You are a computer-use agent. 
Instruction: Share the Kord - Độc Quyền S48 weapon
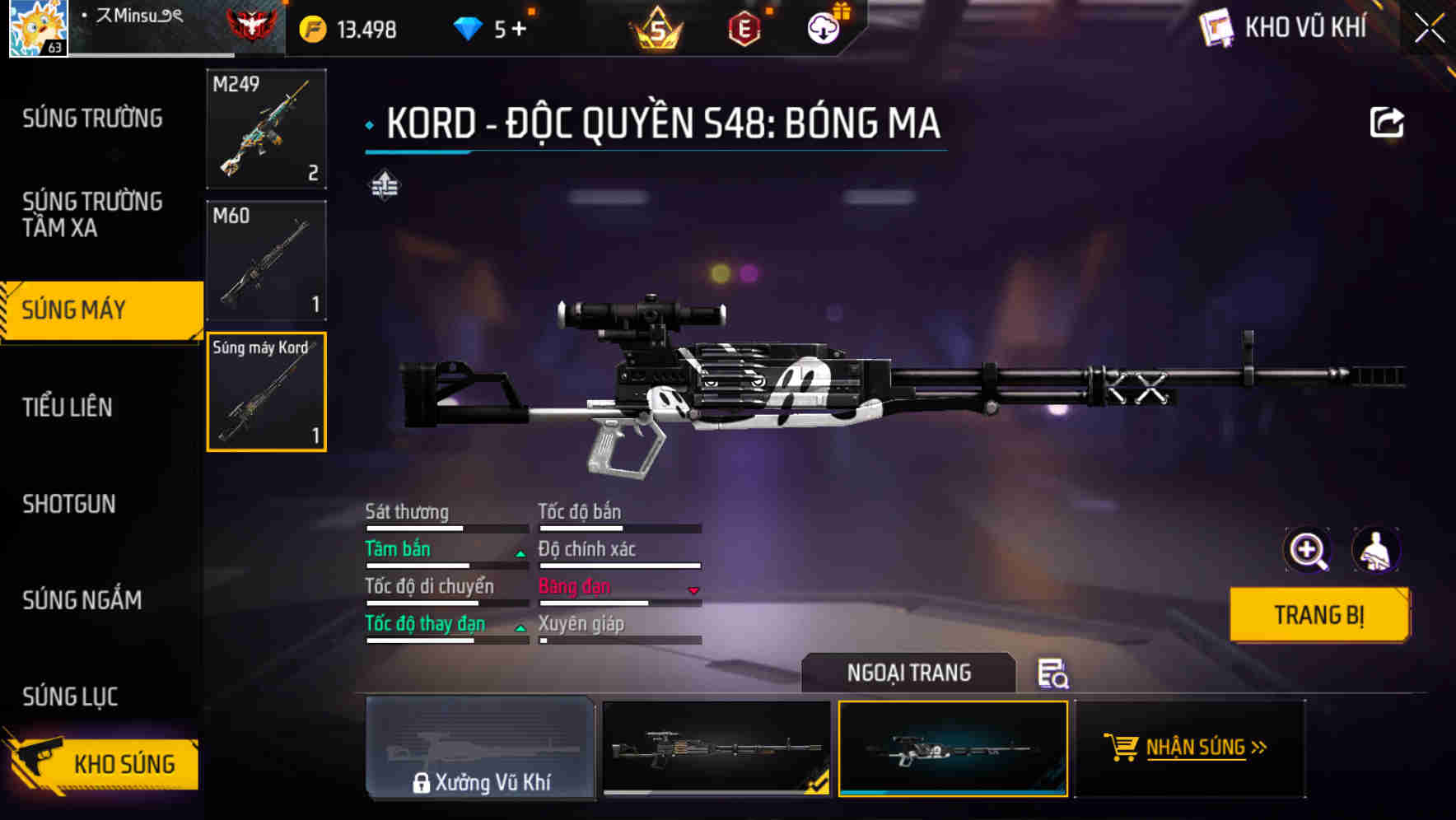pos(1388,121)
